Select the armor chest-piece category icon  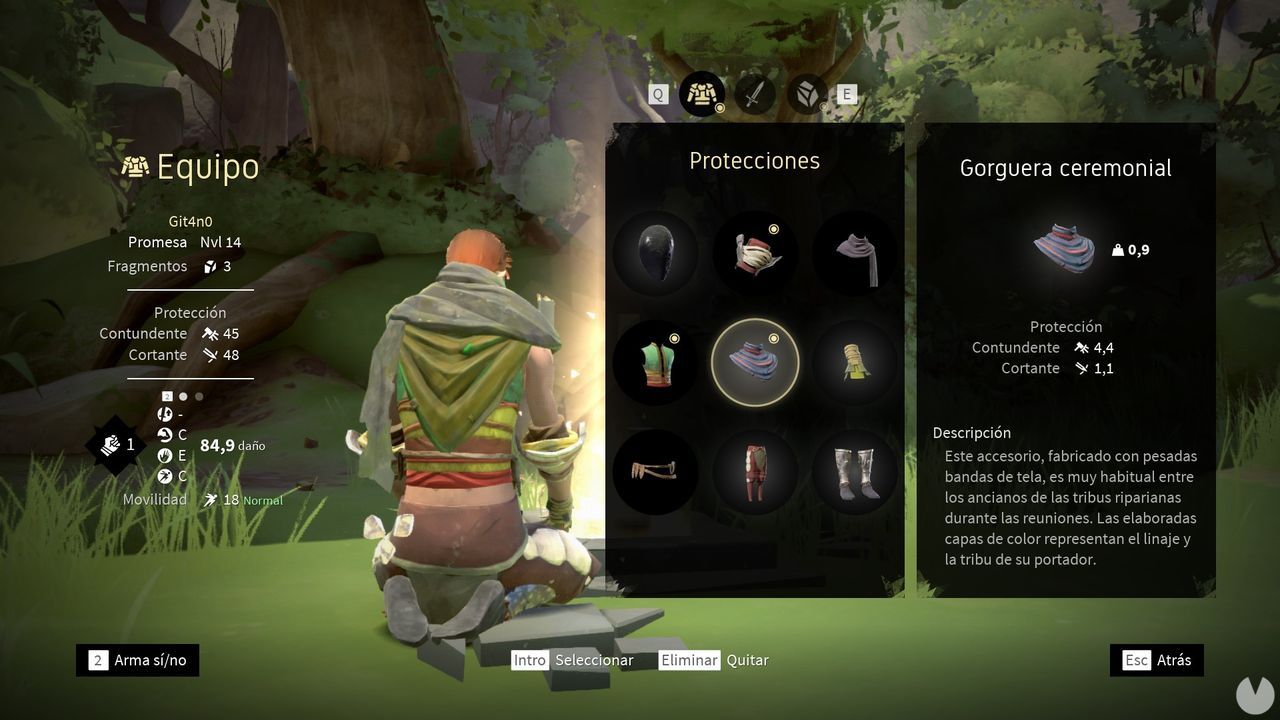[x=703, y=93]
